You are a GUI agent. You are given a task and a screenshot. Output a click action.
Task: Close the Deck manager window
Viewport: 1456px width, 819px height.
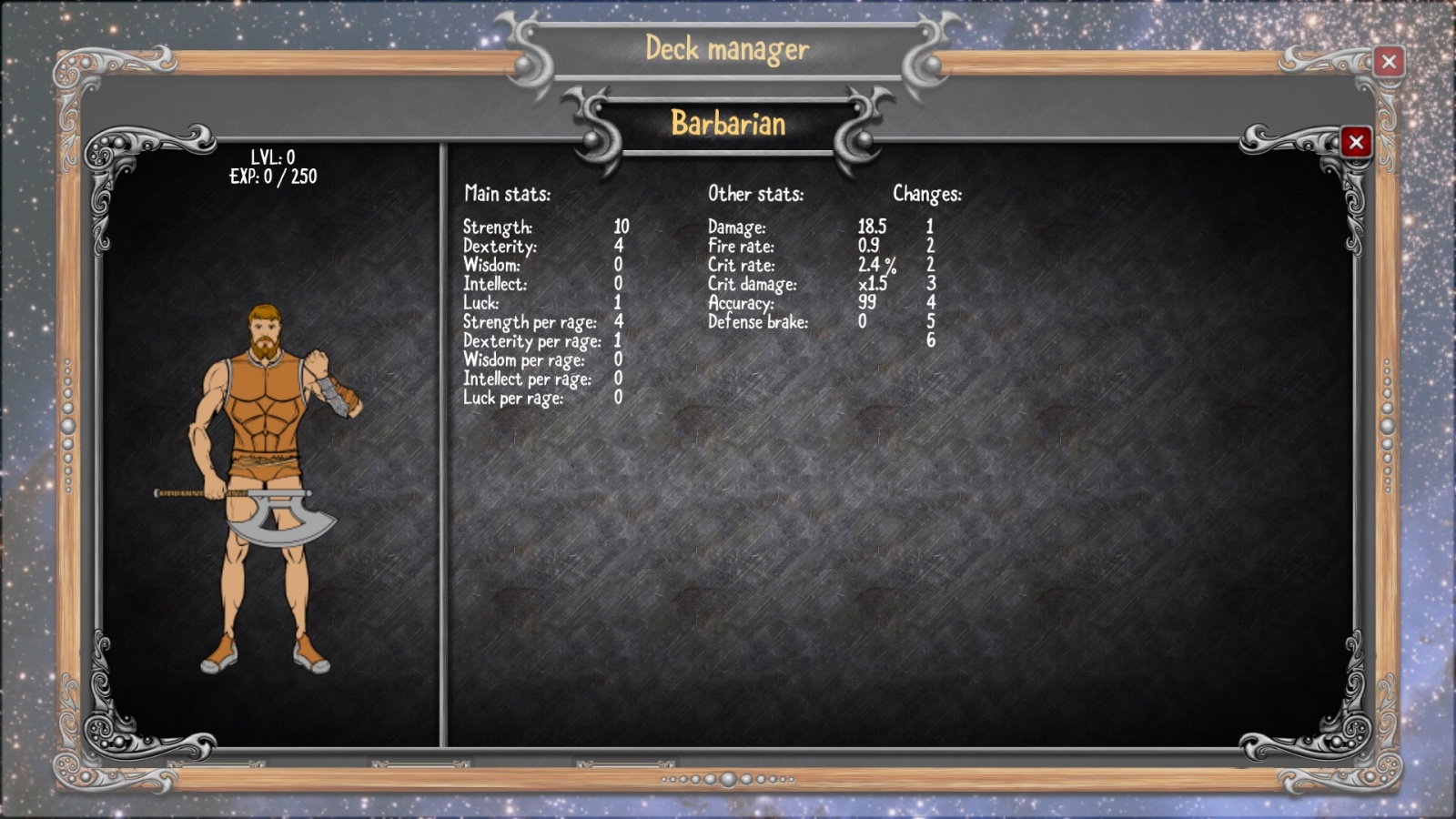pyautogui.click(x=1389, y=62)
